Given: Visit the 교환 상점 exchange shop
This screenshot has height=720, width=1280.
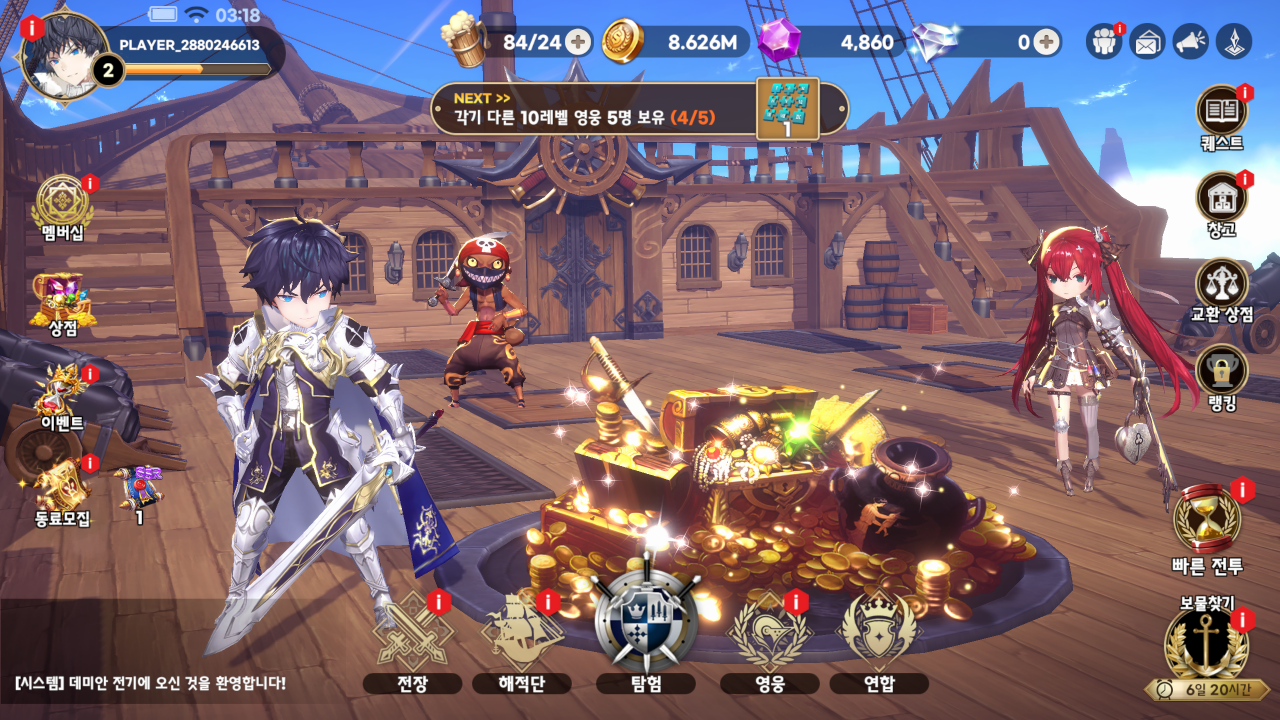Looking at the screenshot, I should [1221, 284].
